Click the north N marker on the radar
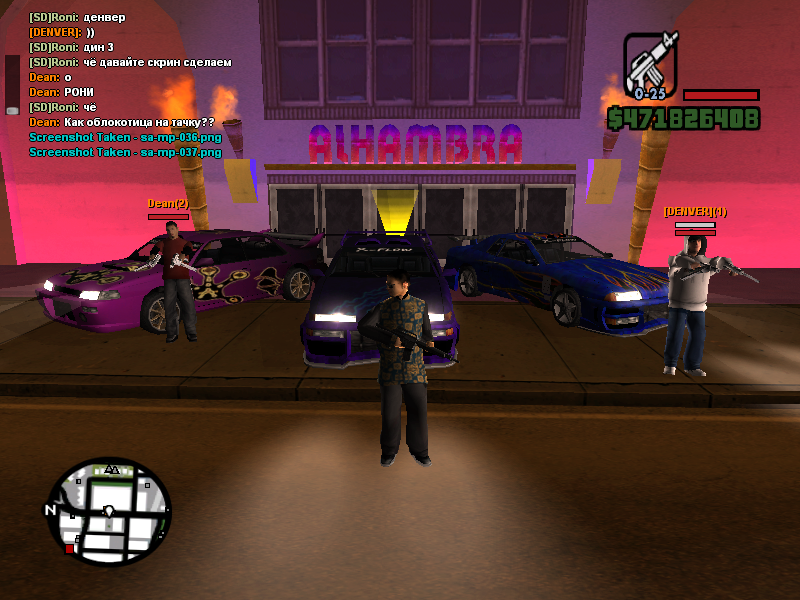Image resolution: width=800 pixels, height=600 pixels. tap(50, 510)
